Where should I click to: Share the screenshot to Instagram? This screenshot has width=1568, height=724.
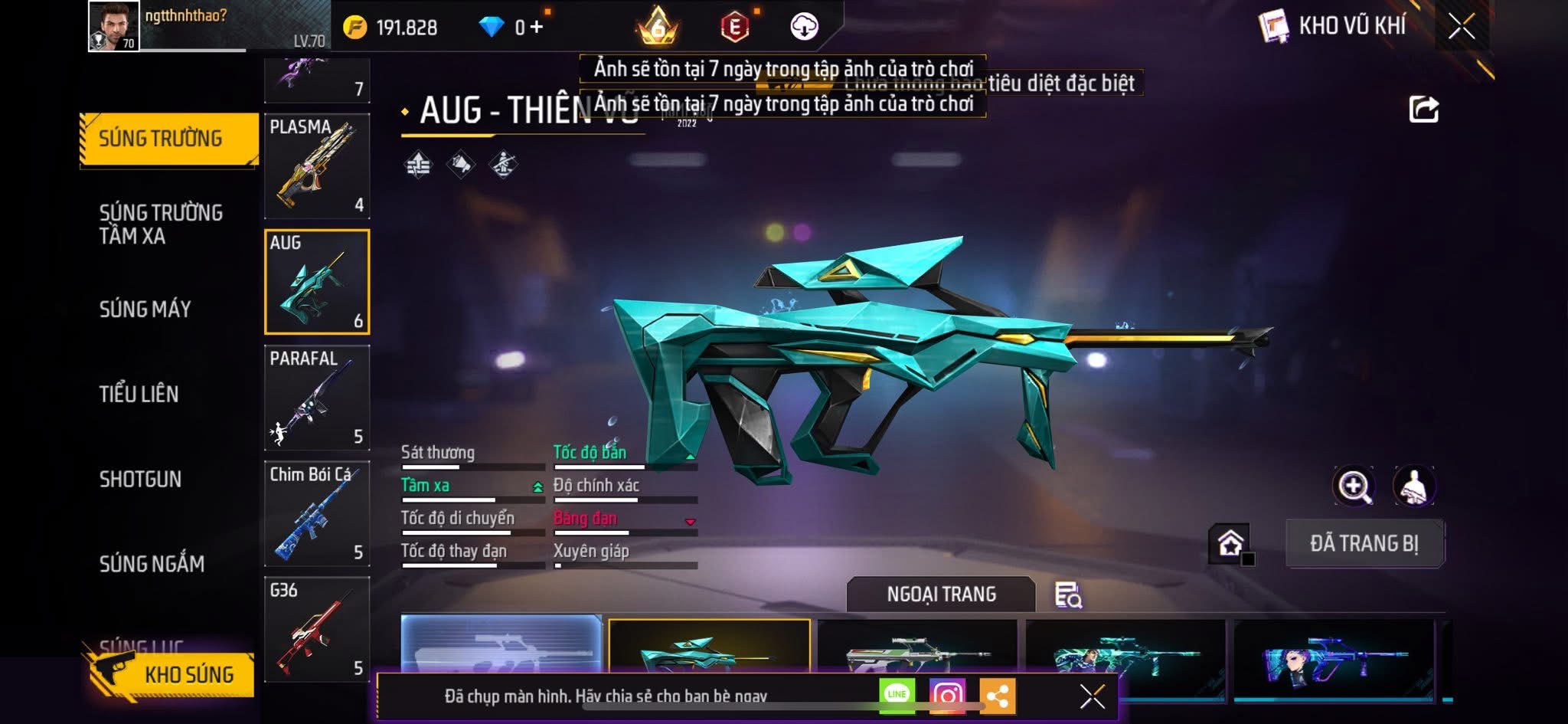click(x=947, y=696)
